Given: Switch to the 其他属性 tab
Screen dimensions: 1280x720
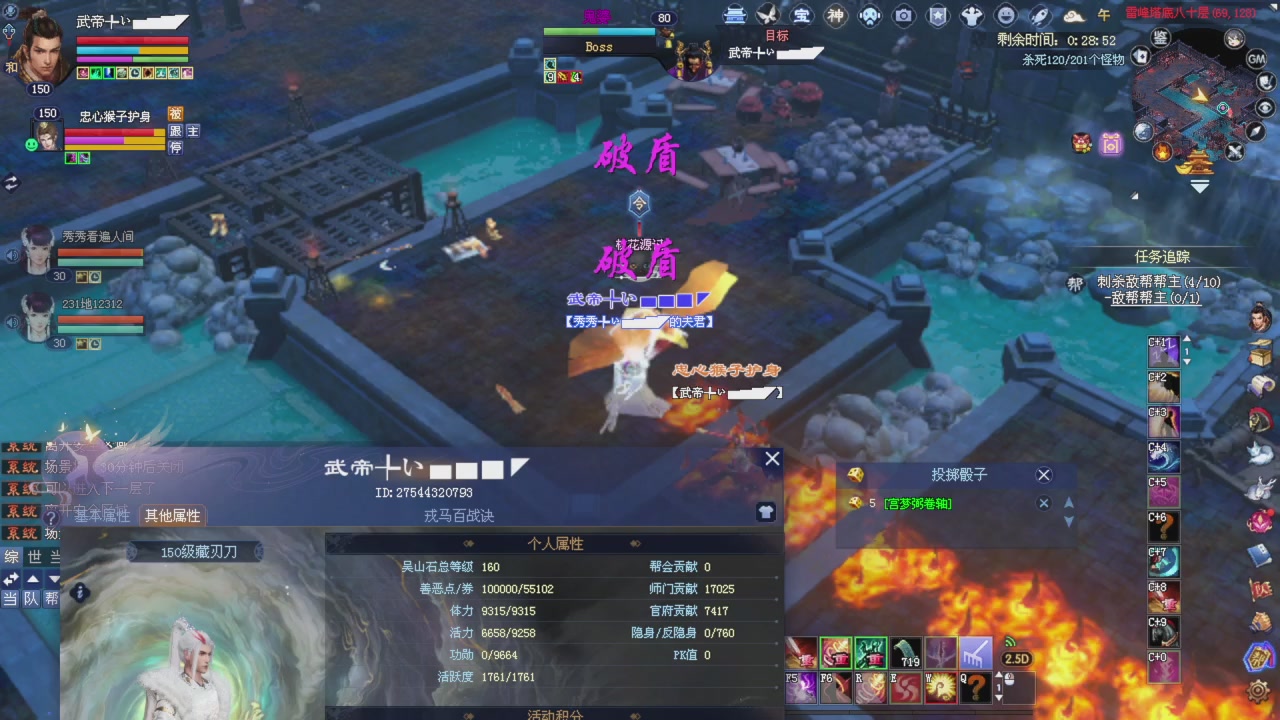Looking at the screenshot, I should click(172, 515).
